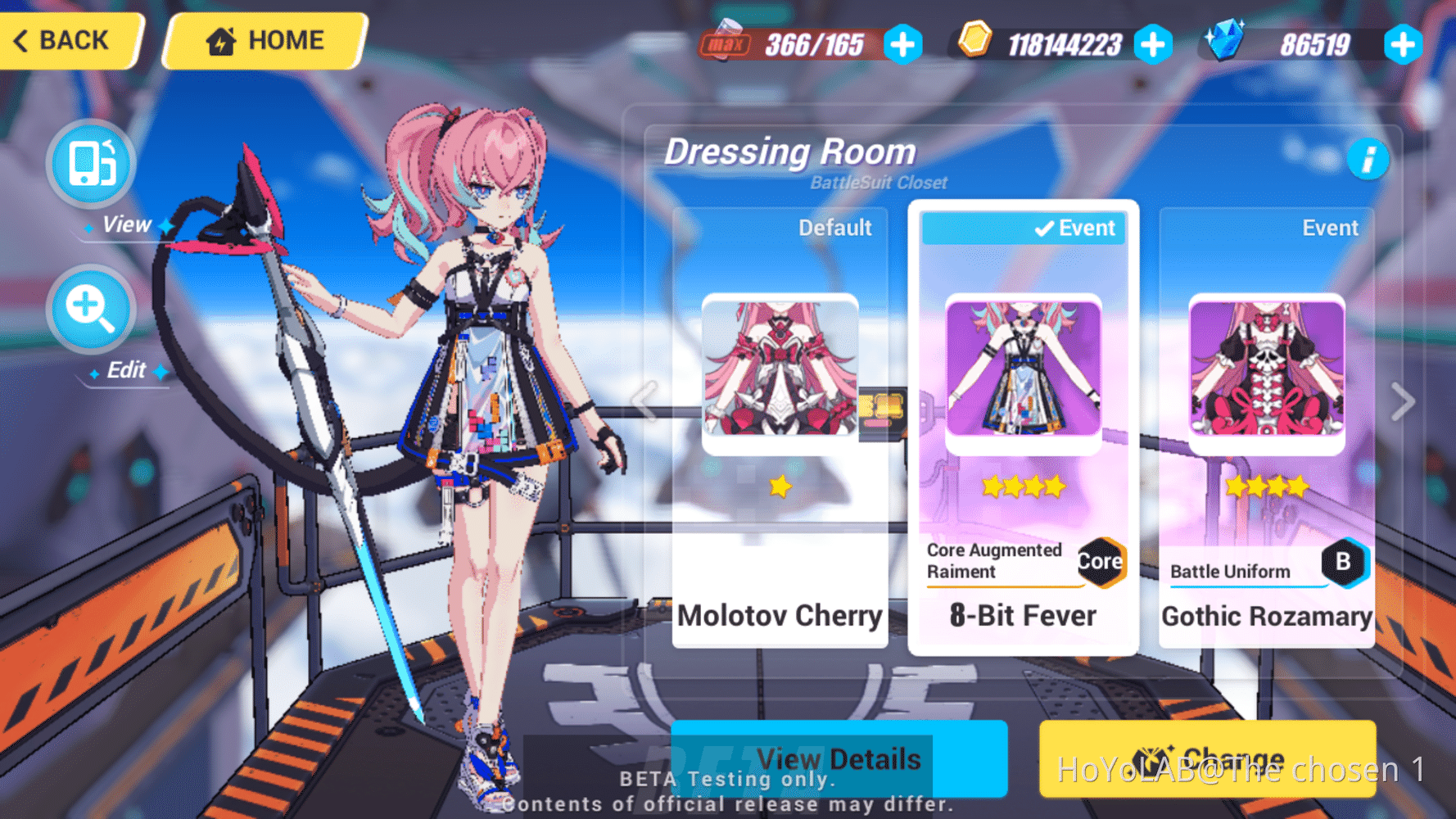The height and width of the screenshot is (819, 1456).
Task: Select the Event tab on Gothic Rozamary
Action: coord(1330,228)
